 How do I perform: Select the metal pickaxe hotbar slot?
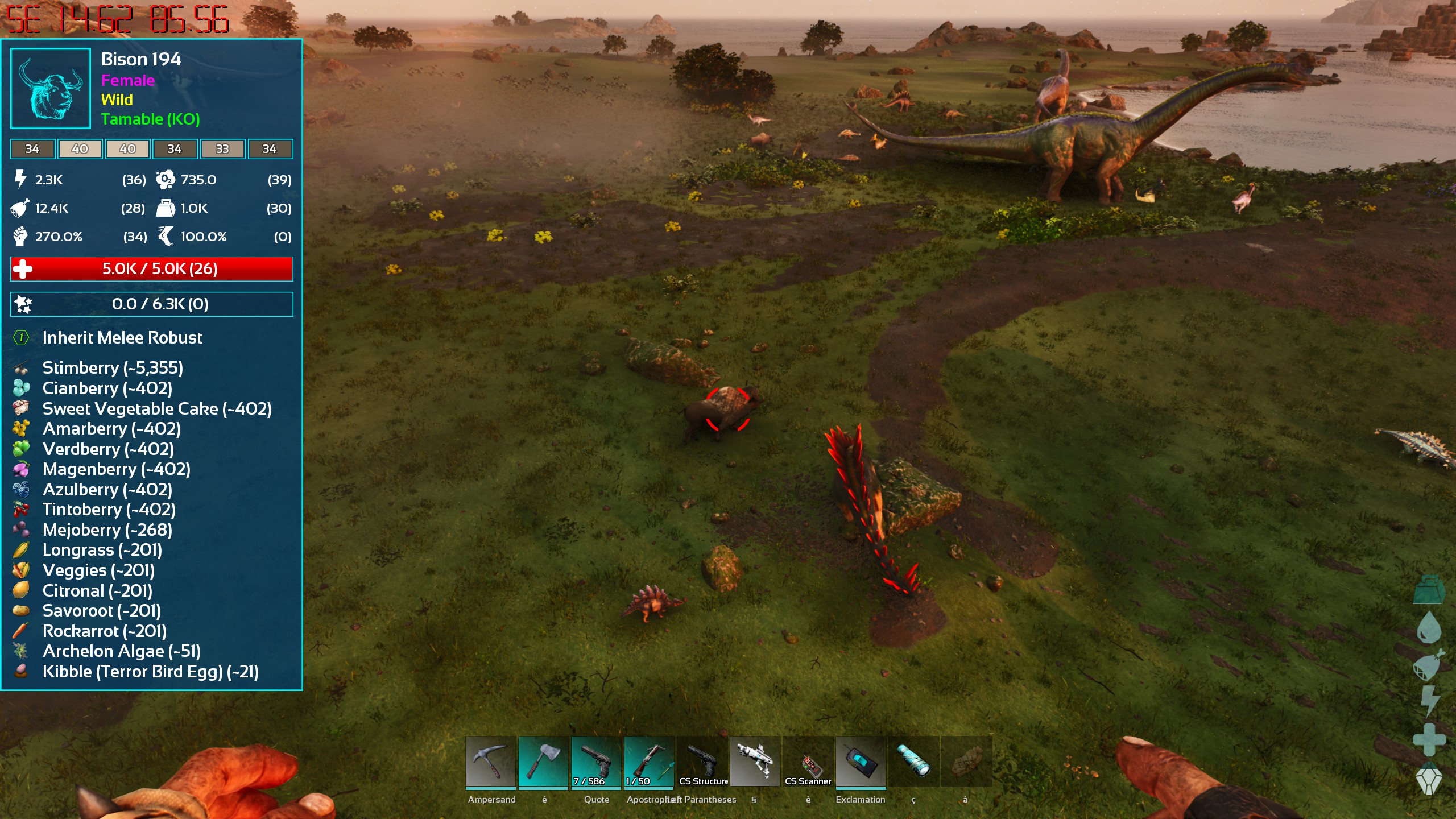(490, 761)
